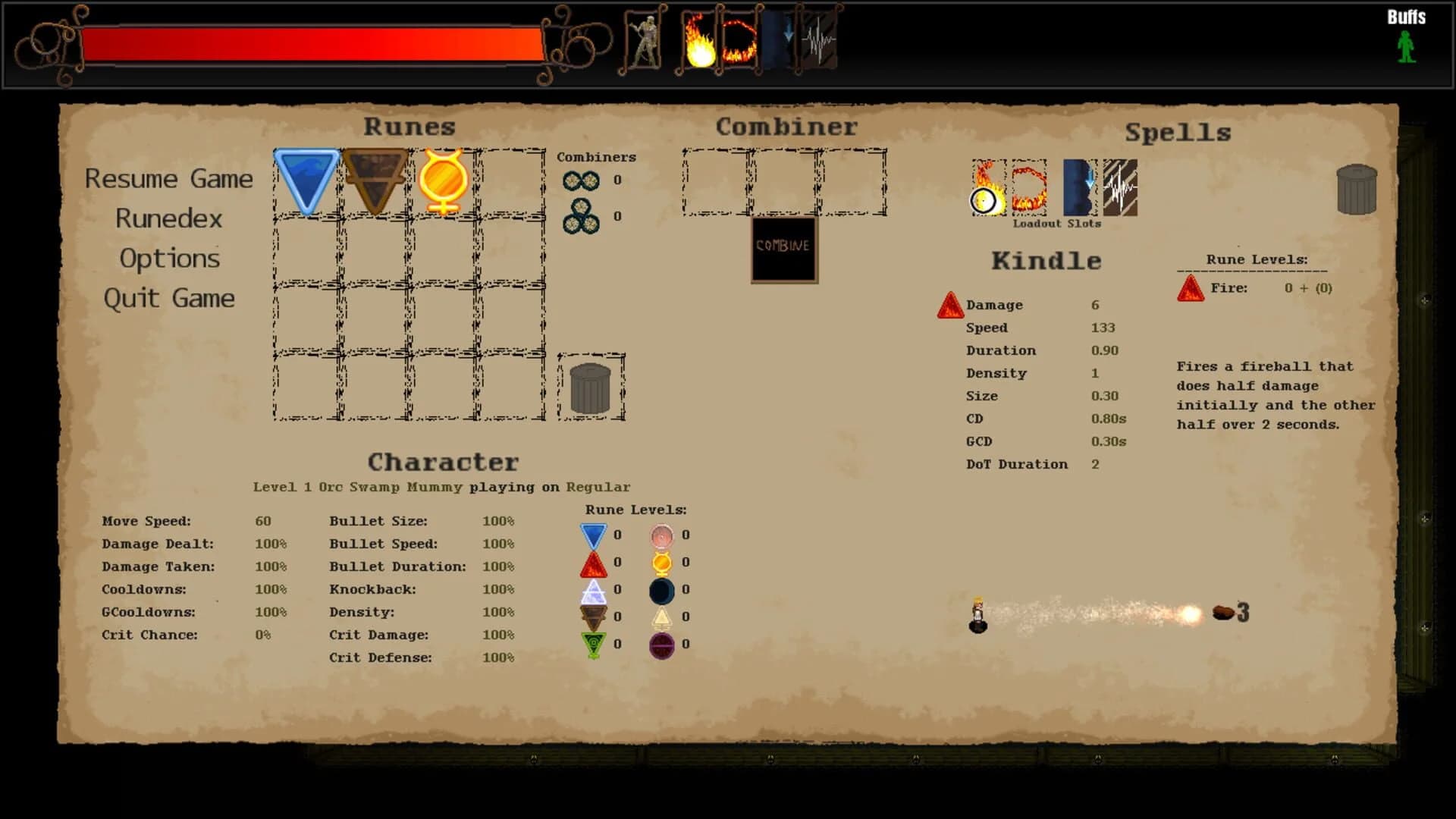The height and width of the screenshot is (819, 1456).
Task: Click the black orb rune in the Rune Levels column
Action: [x=663, y=589]
